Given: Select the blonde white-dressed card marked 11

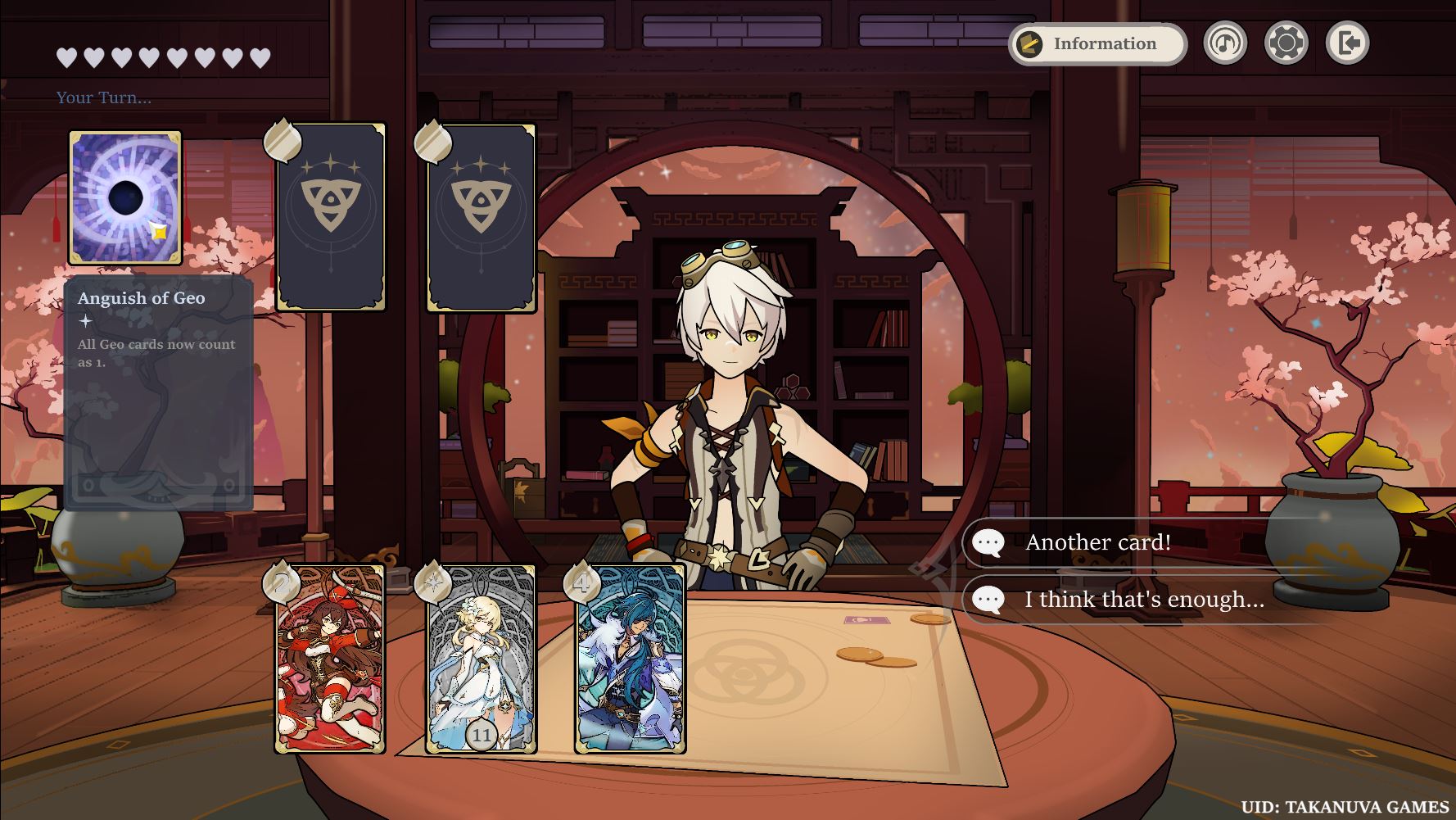Looking at the screenshot, I should pos(481,659).
